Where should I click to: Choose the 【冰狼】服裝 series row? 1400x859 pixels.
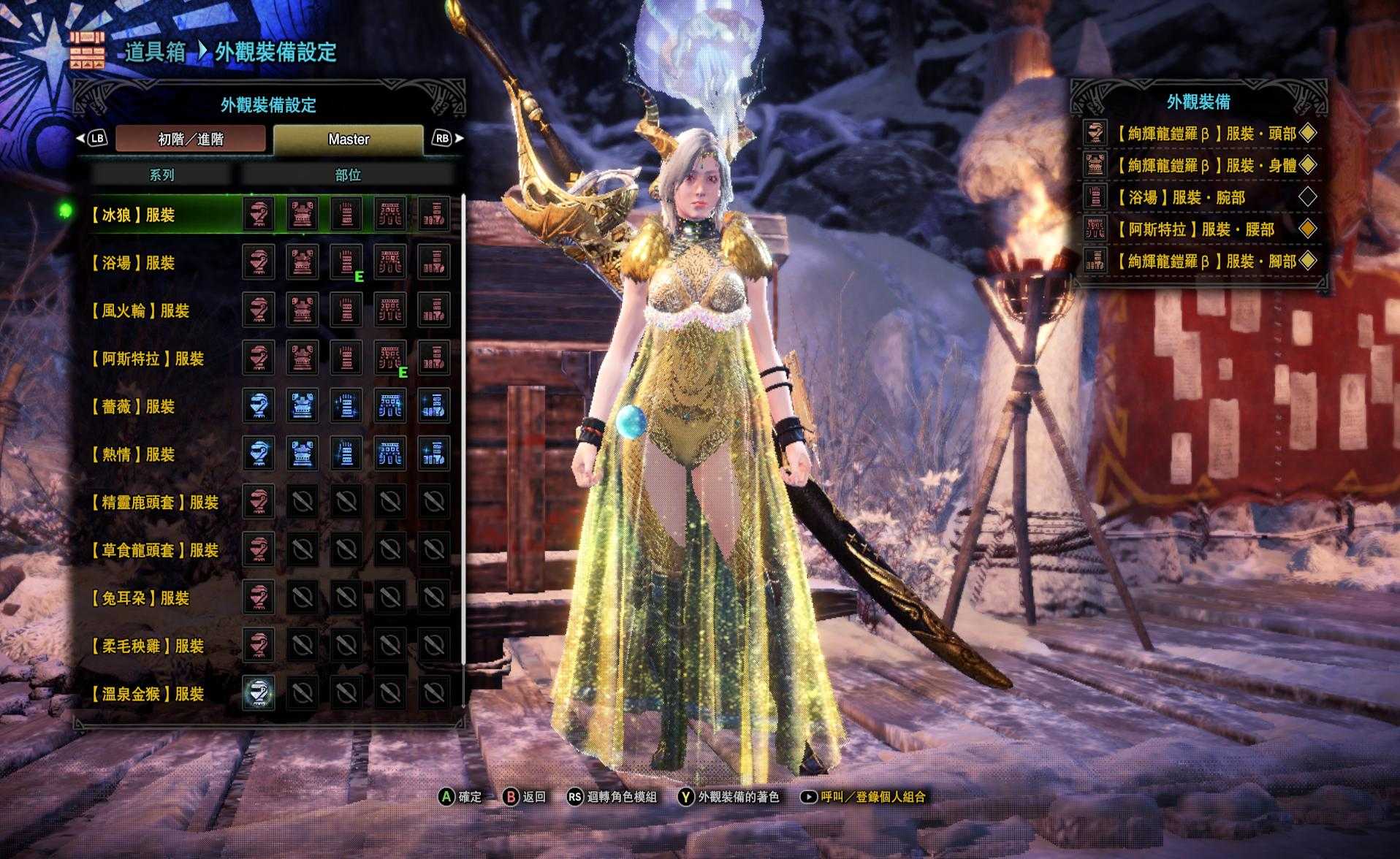tap(132, 215)
